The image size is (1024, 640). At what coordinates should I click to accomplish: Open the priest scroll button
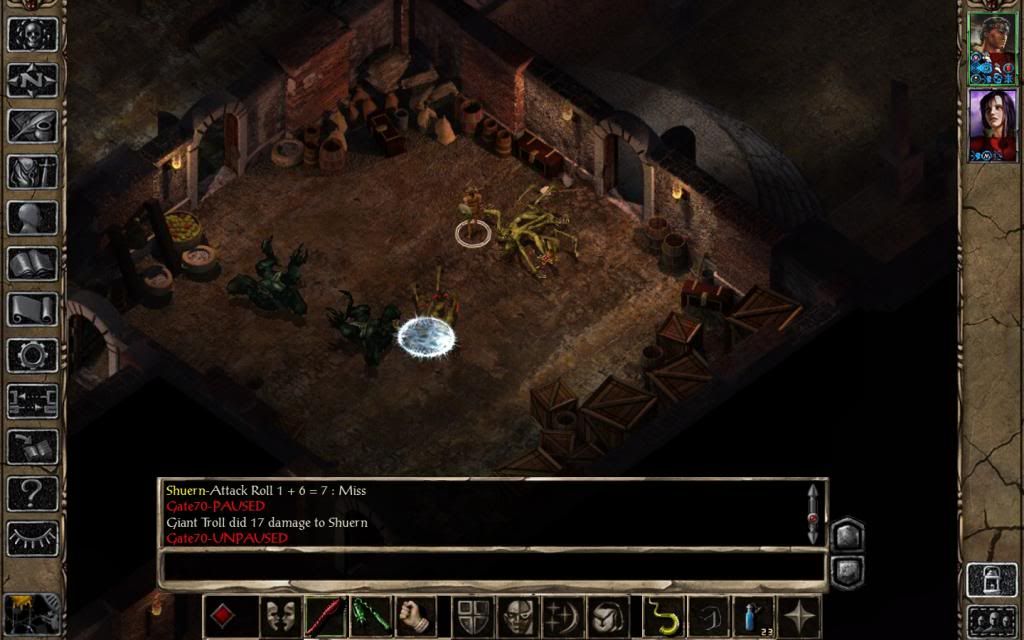pyautogui.click(x=33, y=310)
